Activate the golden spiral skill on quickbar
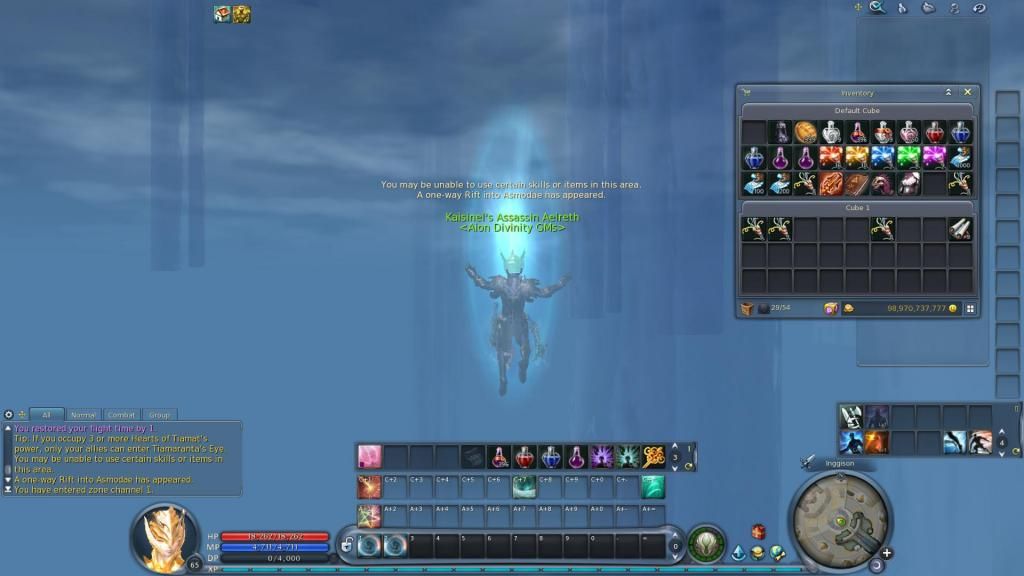The height and width of the screenshot is (576, 1024). point(653,457)
